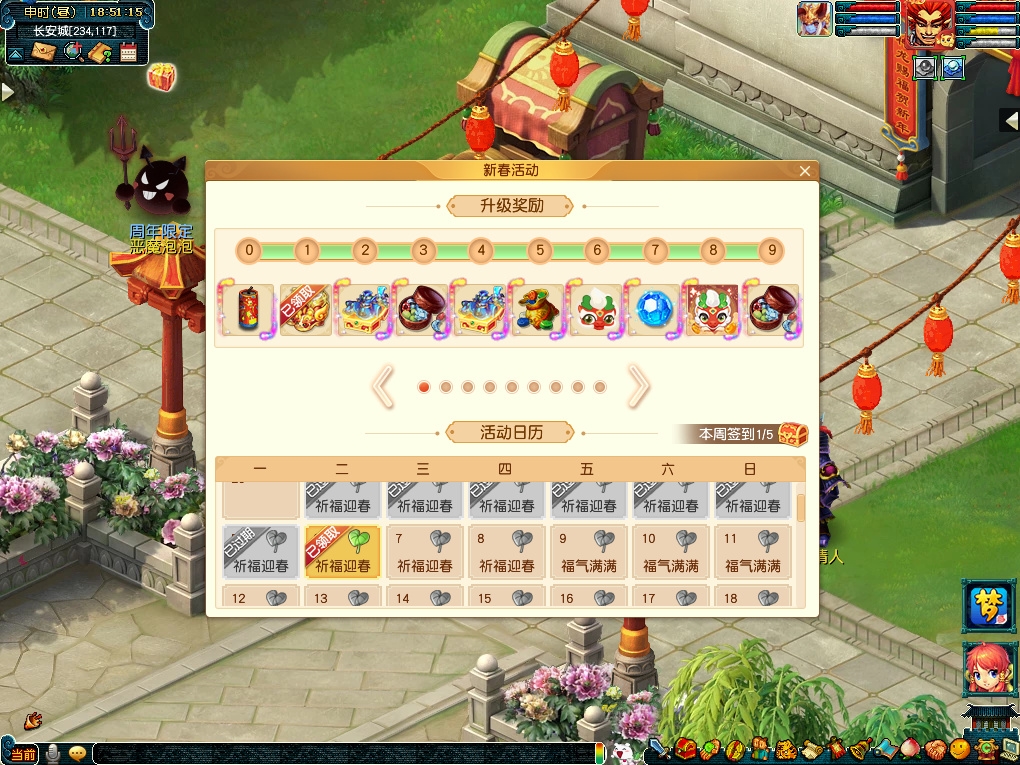Select calendar day 7 祈福迎春

pyautogui.click(x=425, y=552)
